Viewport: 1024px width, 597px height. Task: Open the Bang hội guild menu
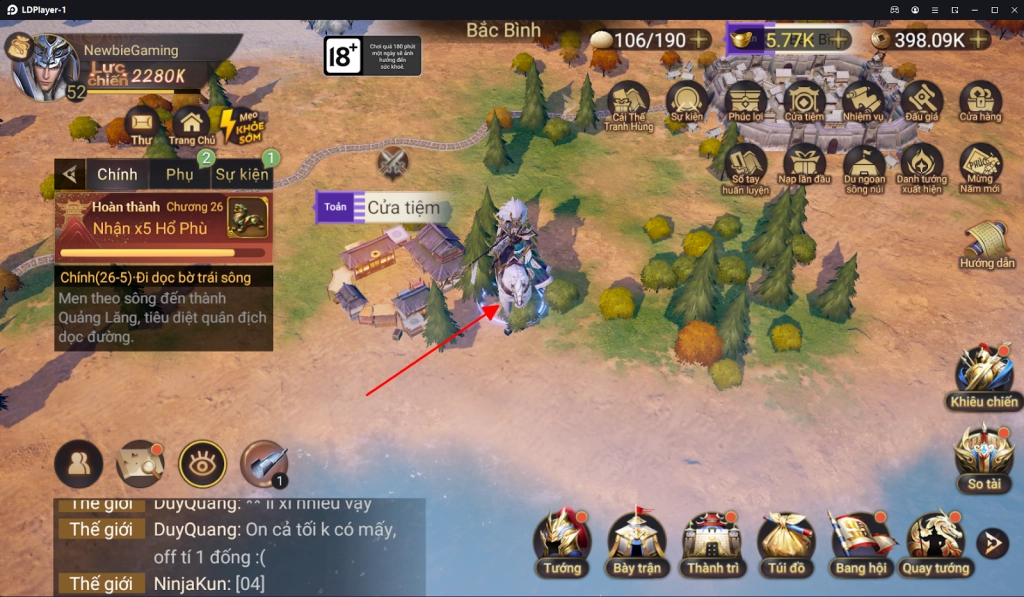(861, 541)
